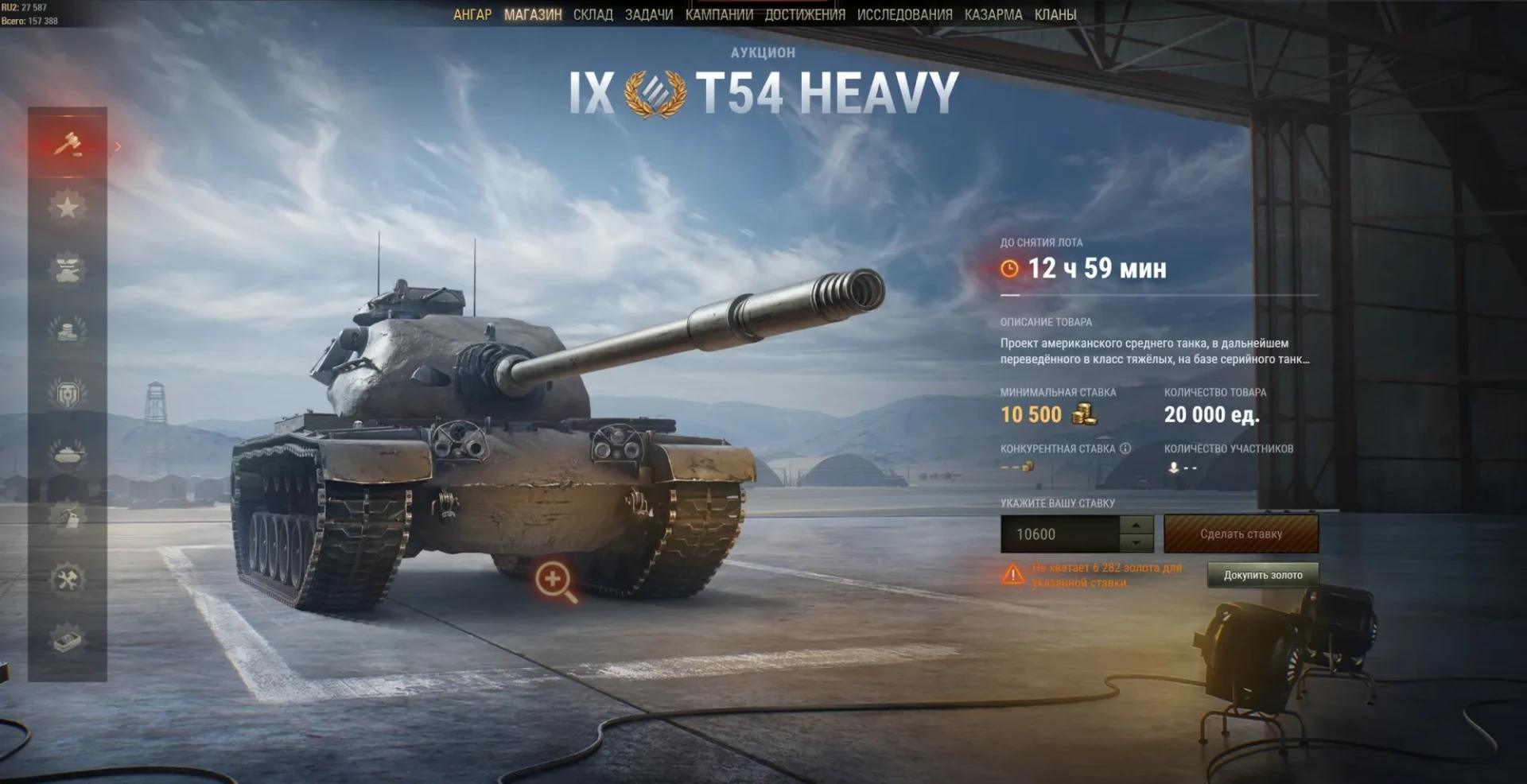Select the cash banknotes sidebar category

[x=68, y=640]
